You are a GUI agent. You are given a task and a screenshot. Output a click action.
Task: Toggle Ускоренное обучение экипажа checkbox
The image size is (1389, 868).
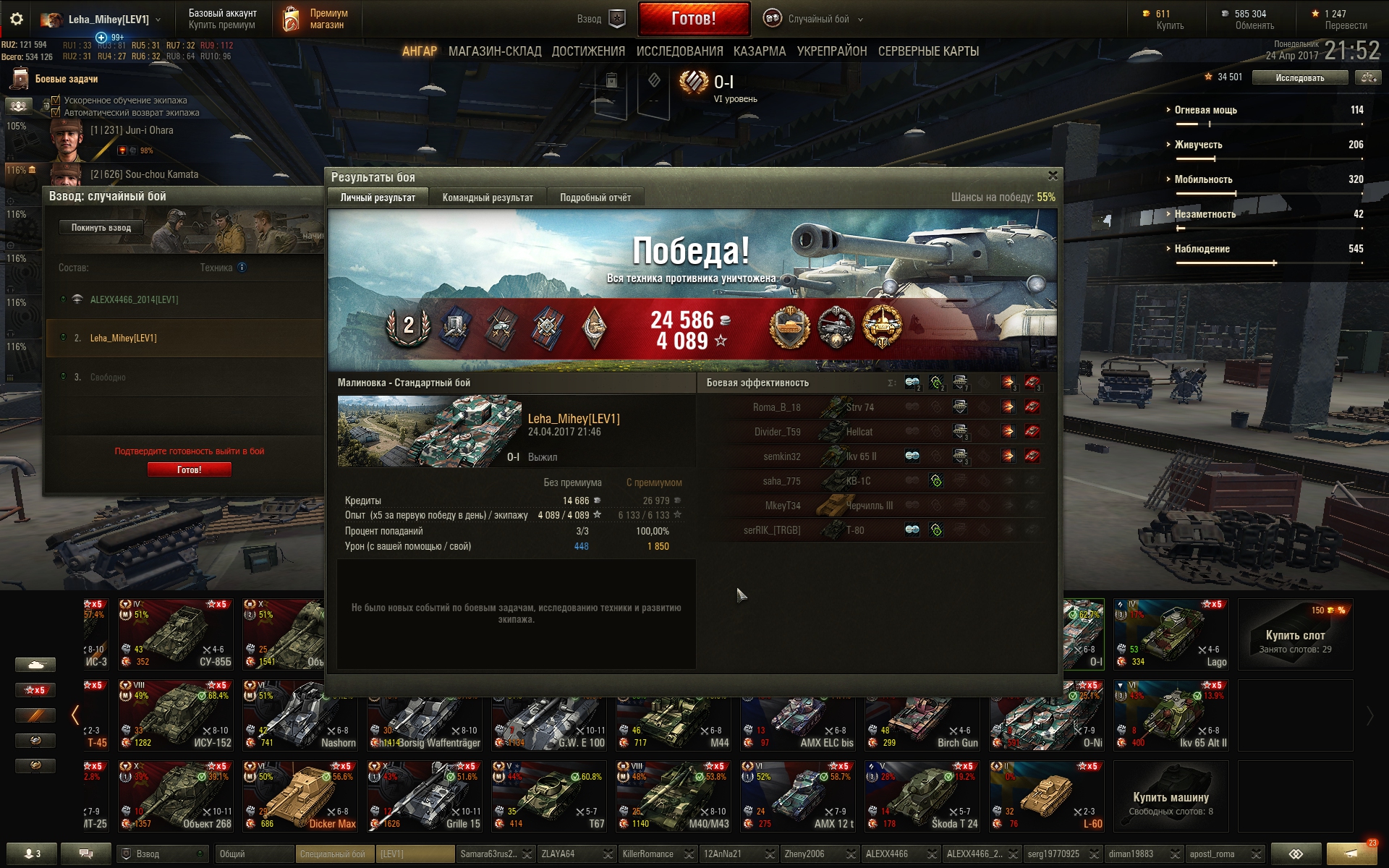(x=56, y=101)
